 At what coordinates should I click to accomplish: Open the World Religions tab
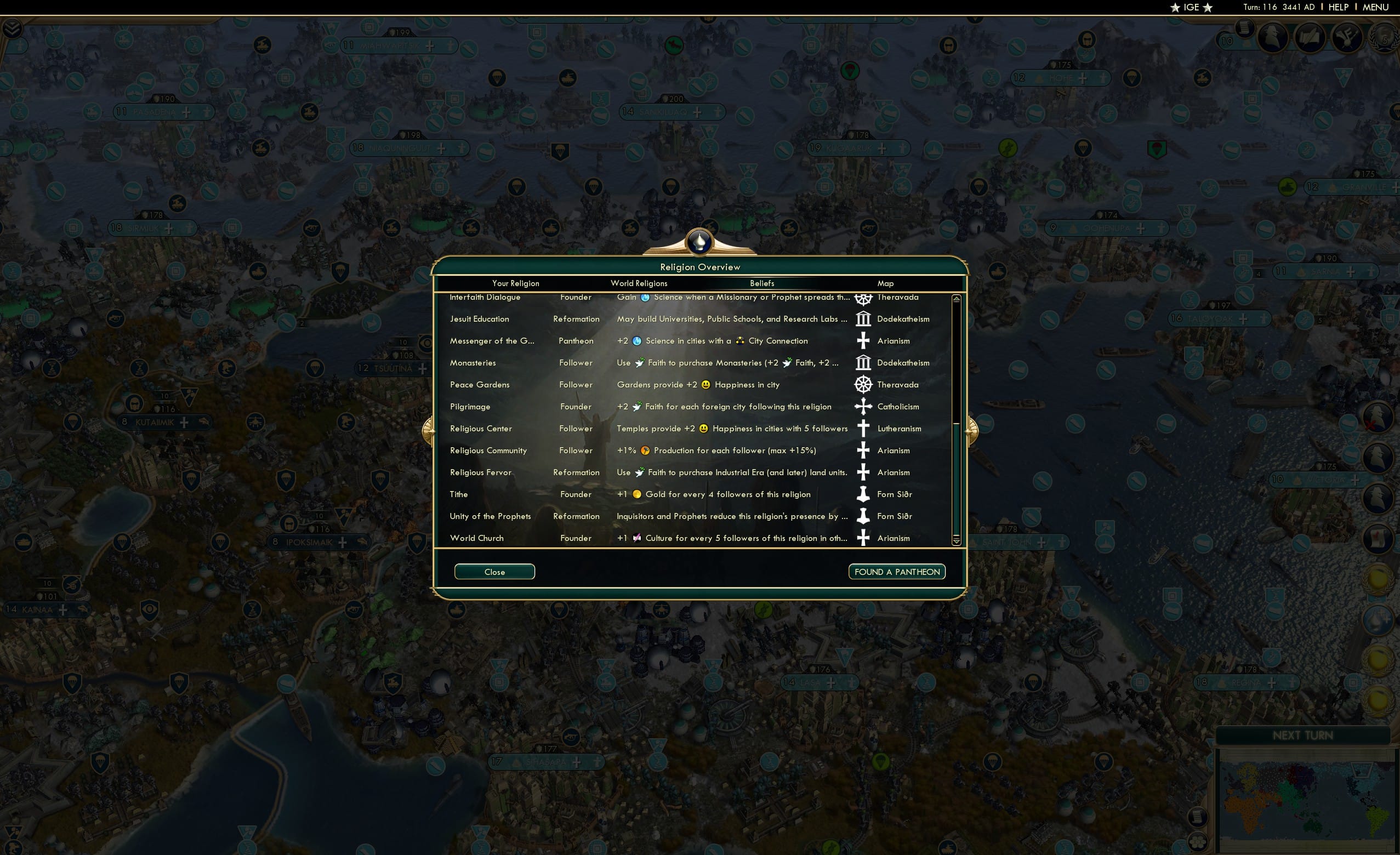(639, 283)
